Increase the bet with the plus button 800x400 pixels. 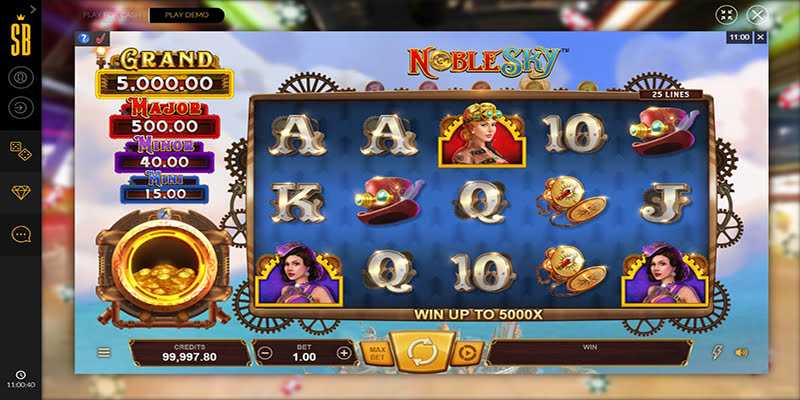coord(344,353)
